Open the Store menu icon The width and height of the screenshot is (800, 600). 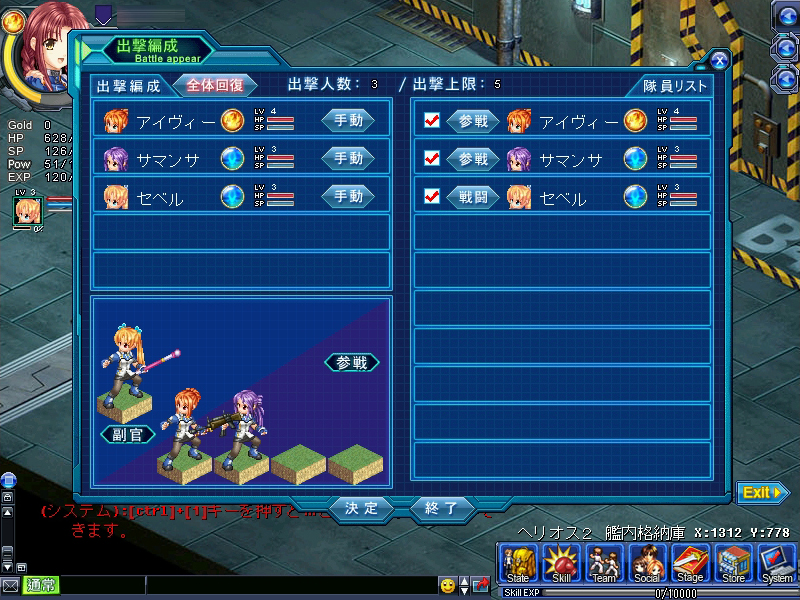(x=733, y=564)
